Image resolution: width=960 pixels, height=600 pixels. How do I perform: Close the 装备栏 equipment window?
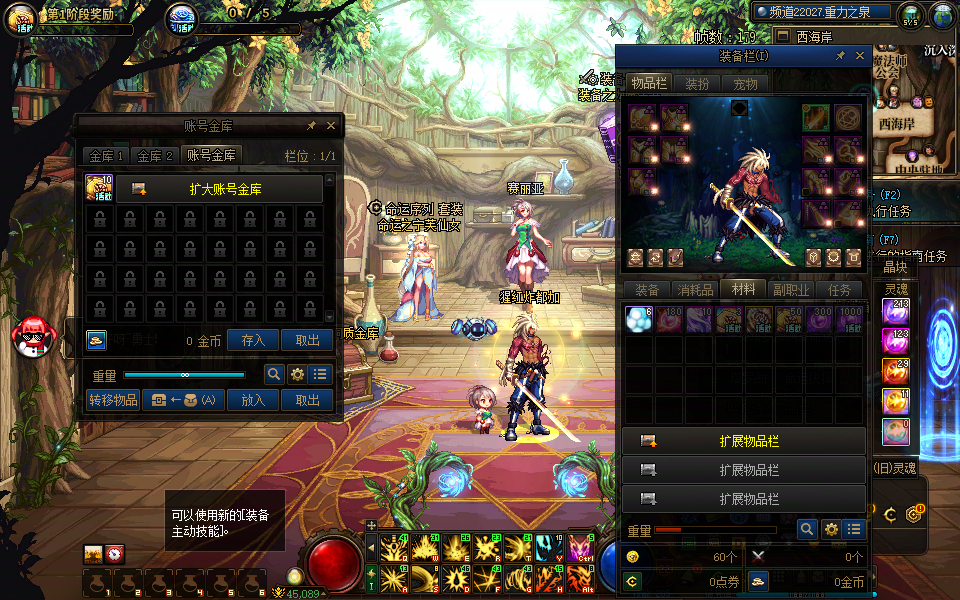860,57
